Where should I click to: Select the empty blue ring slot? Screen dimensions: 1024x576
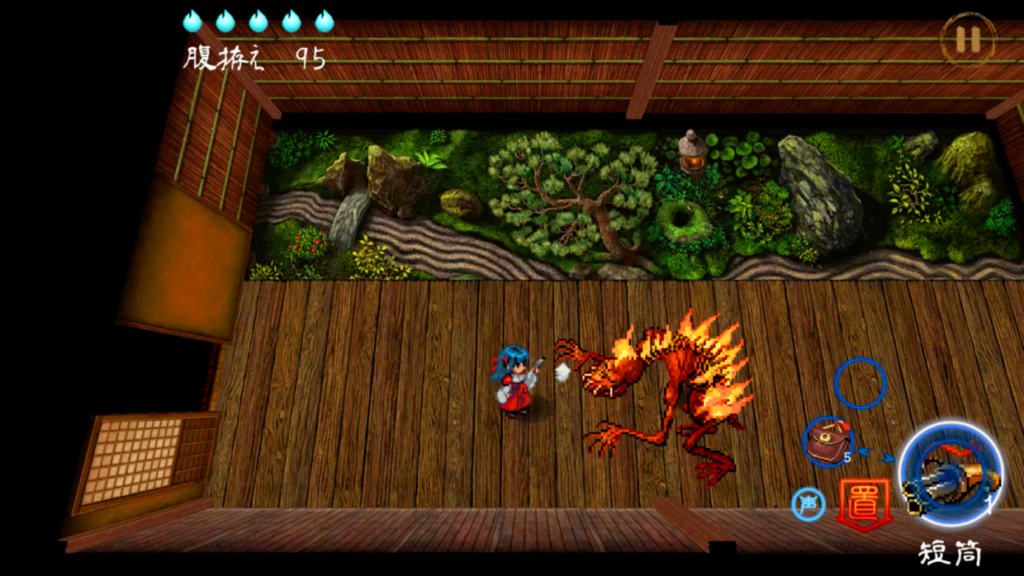[860, 384]
